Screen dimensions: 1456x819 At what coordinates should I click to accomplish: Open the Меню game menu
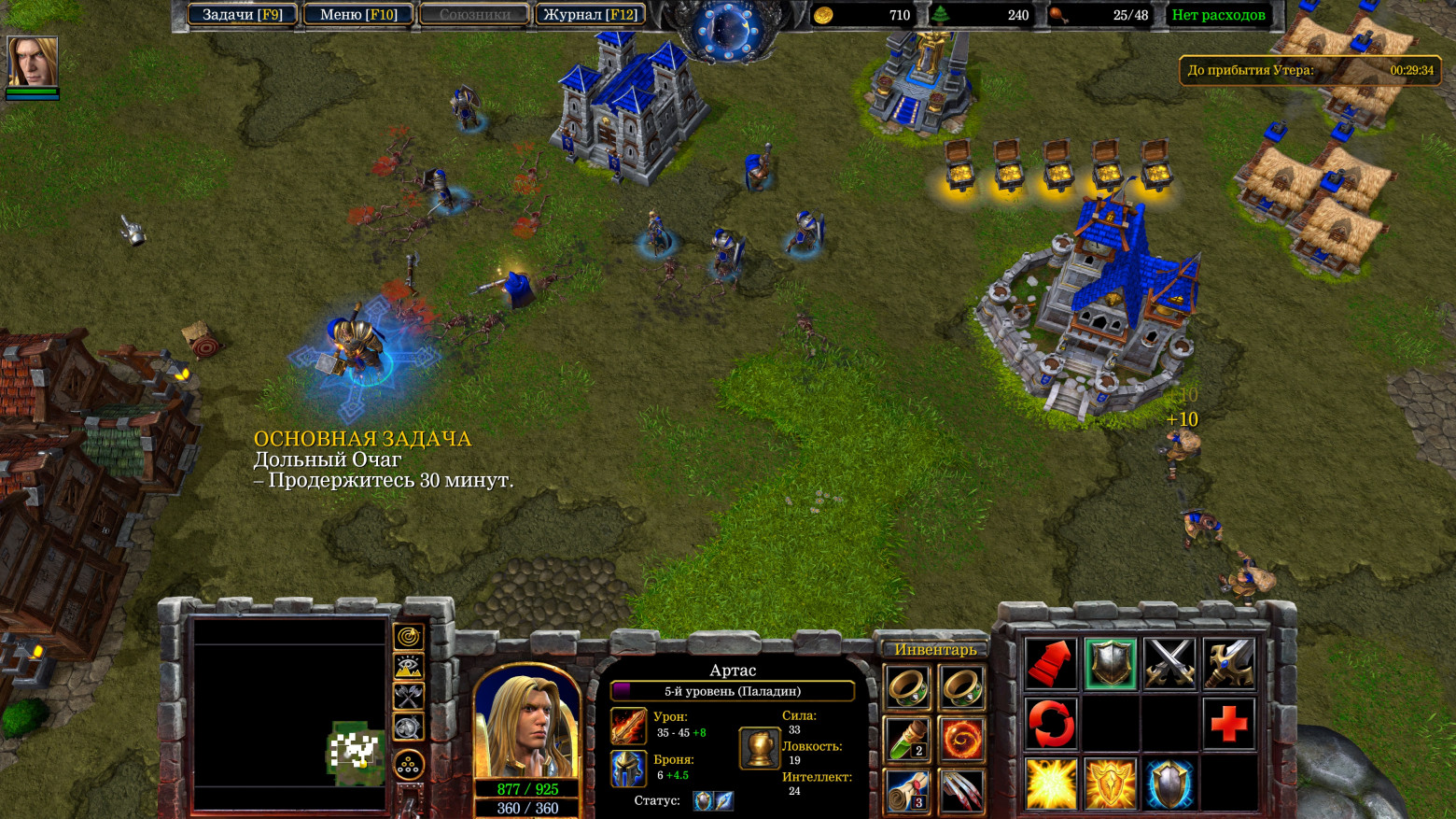(x=358, y=15)
